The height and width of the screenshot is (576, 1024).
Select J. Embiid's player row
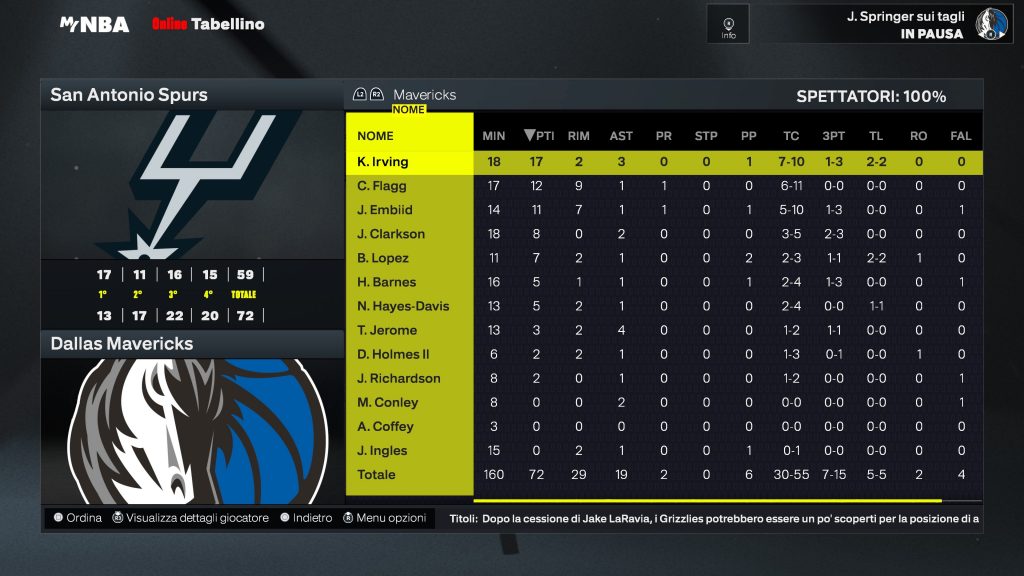click(x=385, y=210)
